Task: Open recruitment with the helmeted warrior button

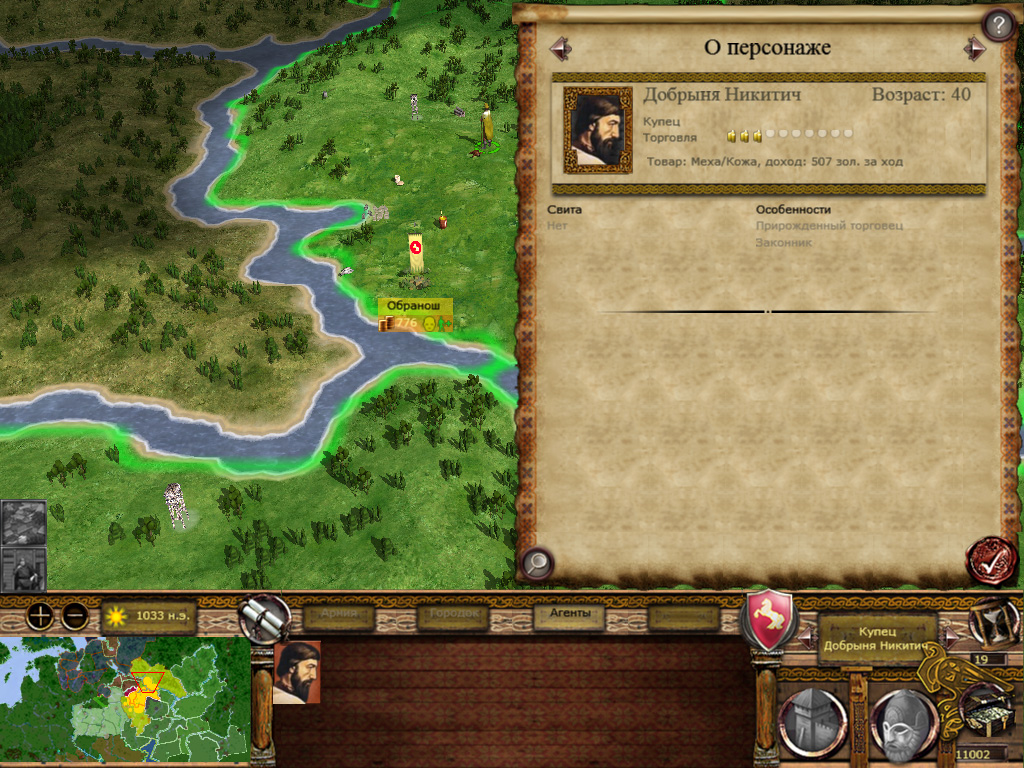Action: pos(904,722)
